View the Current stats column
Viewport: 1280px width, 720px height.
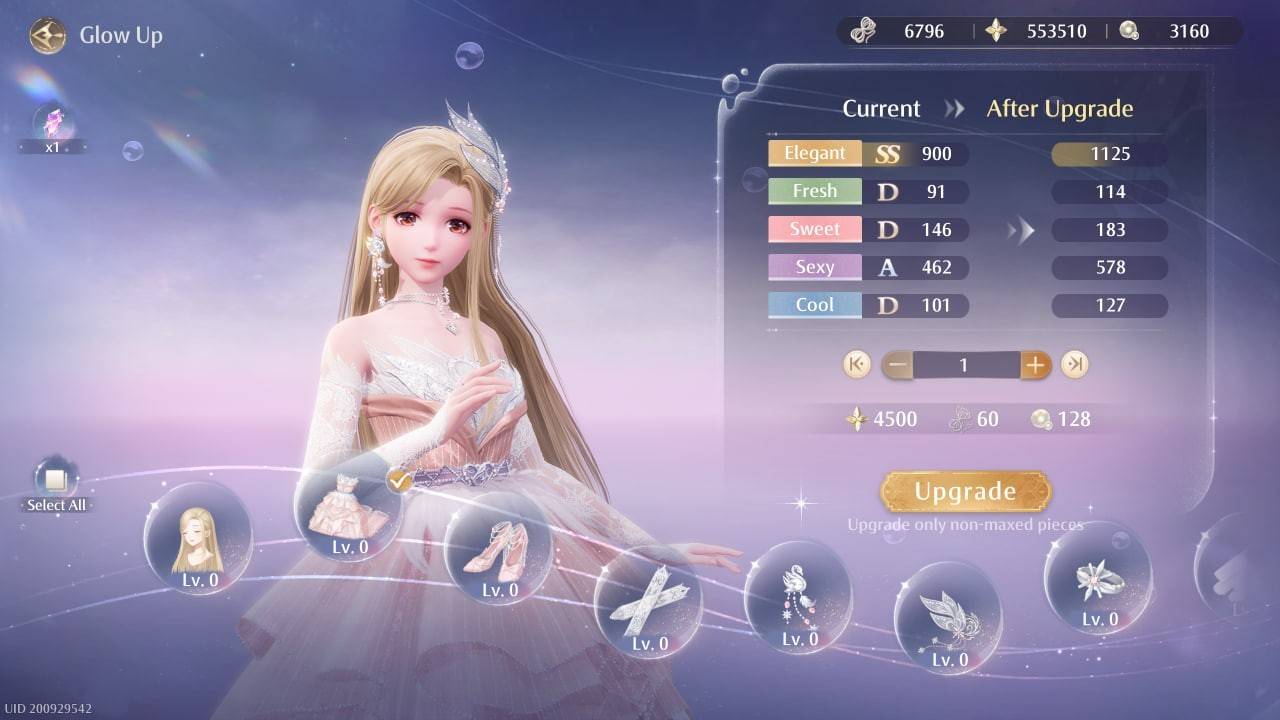(x=879, y=108)
